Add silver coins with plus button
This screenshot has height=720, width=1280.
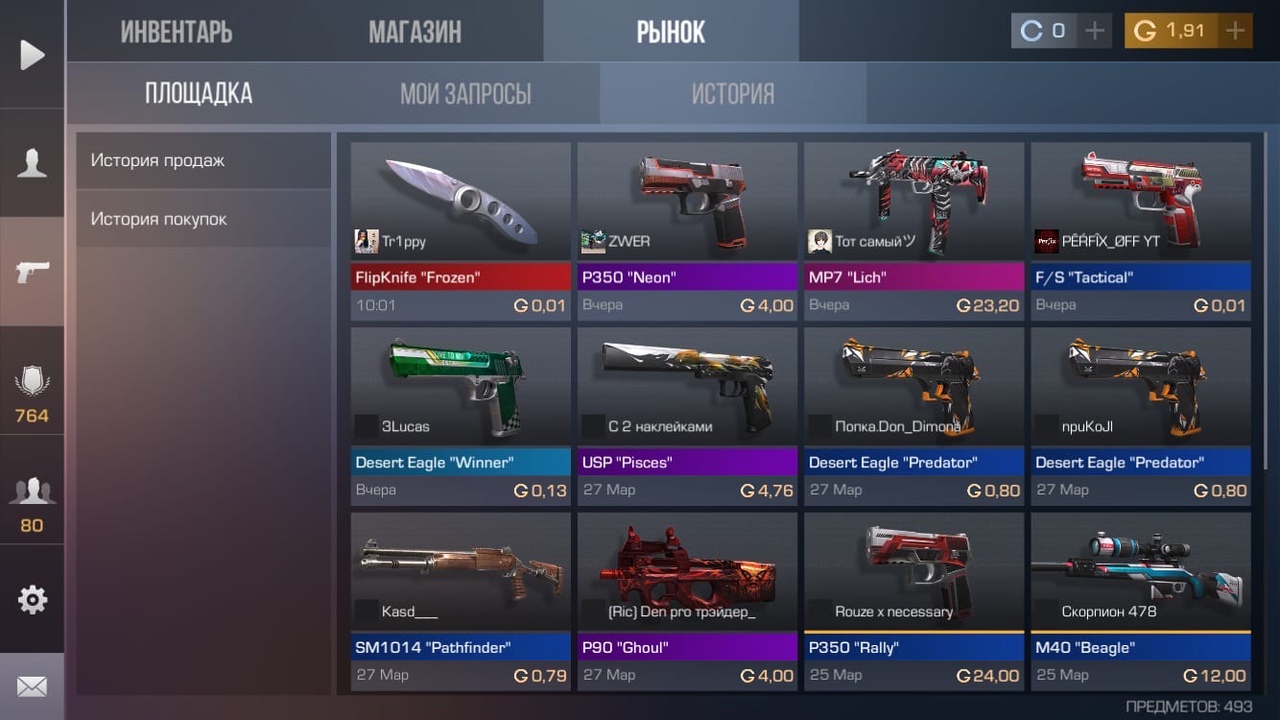tap(1095, 31)
